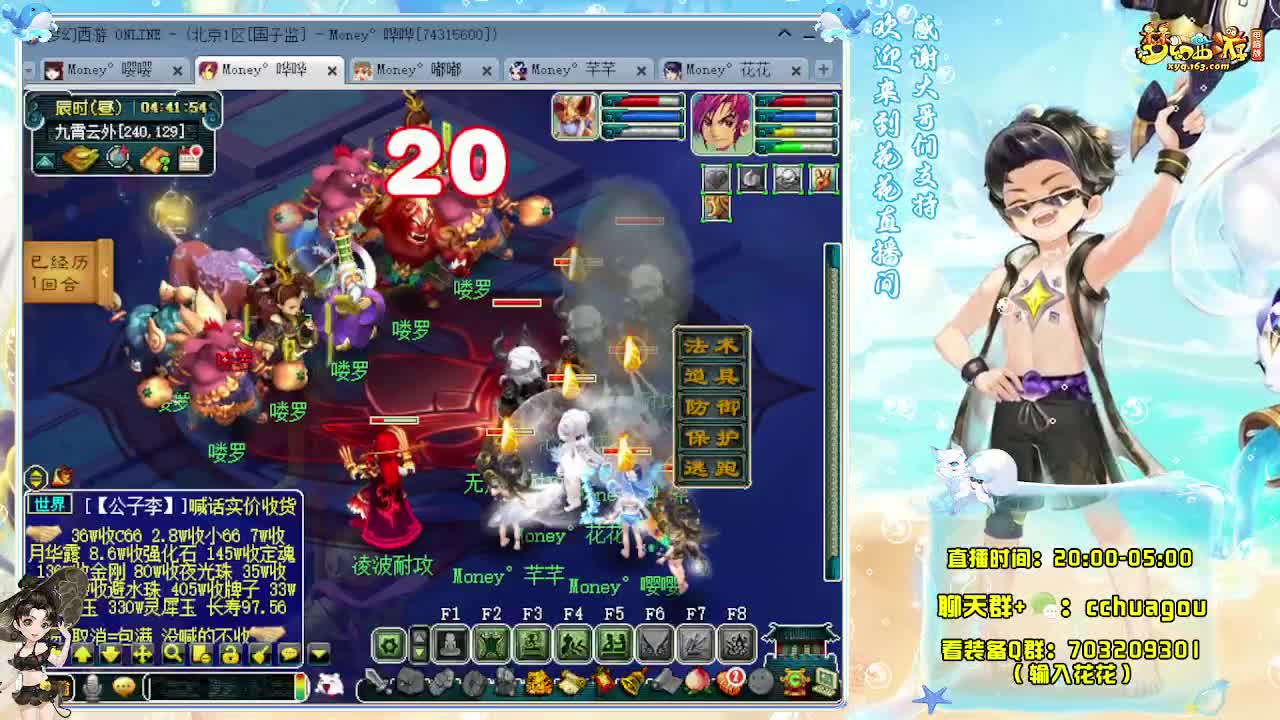Open the 世界 chat channel selector

[x=50, y=504]
